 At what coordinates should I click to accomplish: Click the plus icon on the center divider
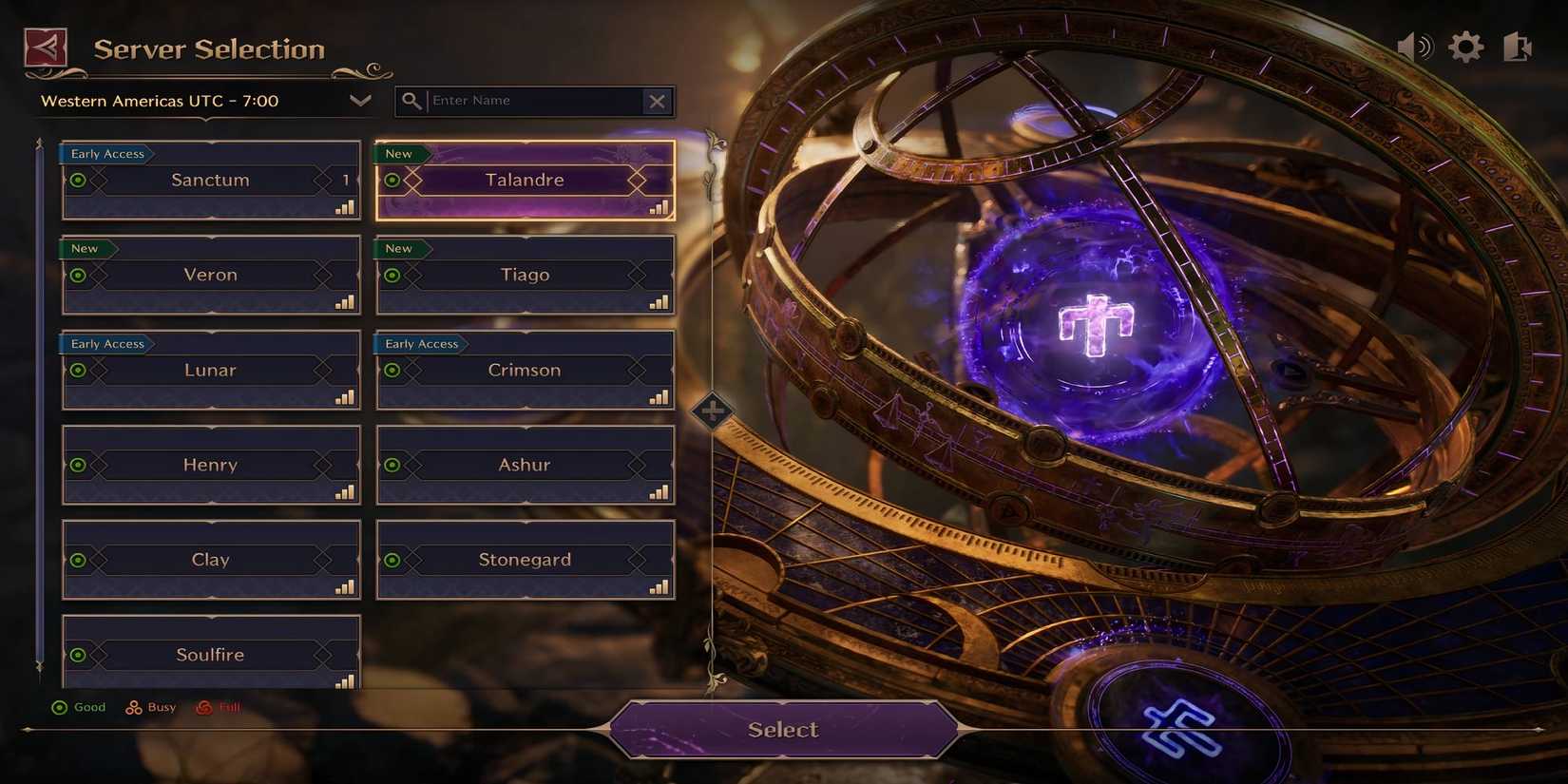(713, 410)
